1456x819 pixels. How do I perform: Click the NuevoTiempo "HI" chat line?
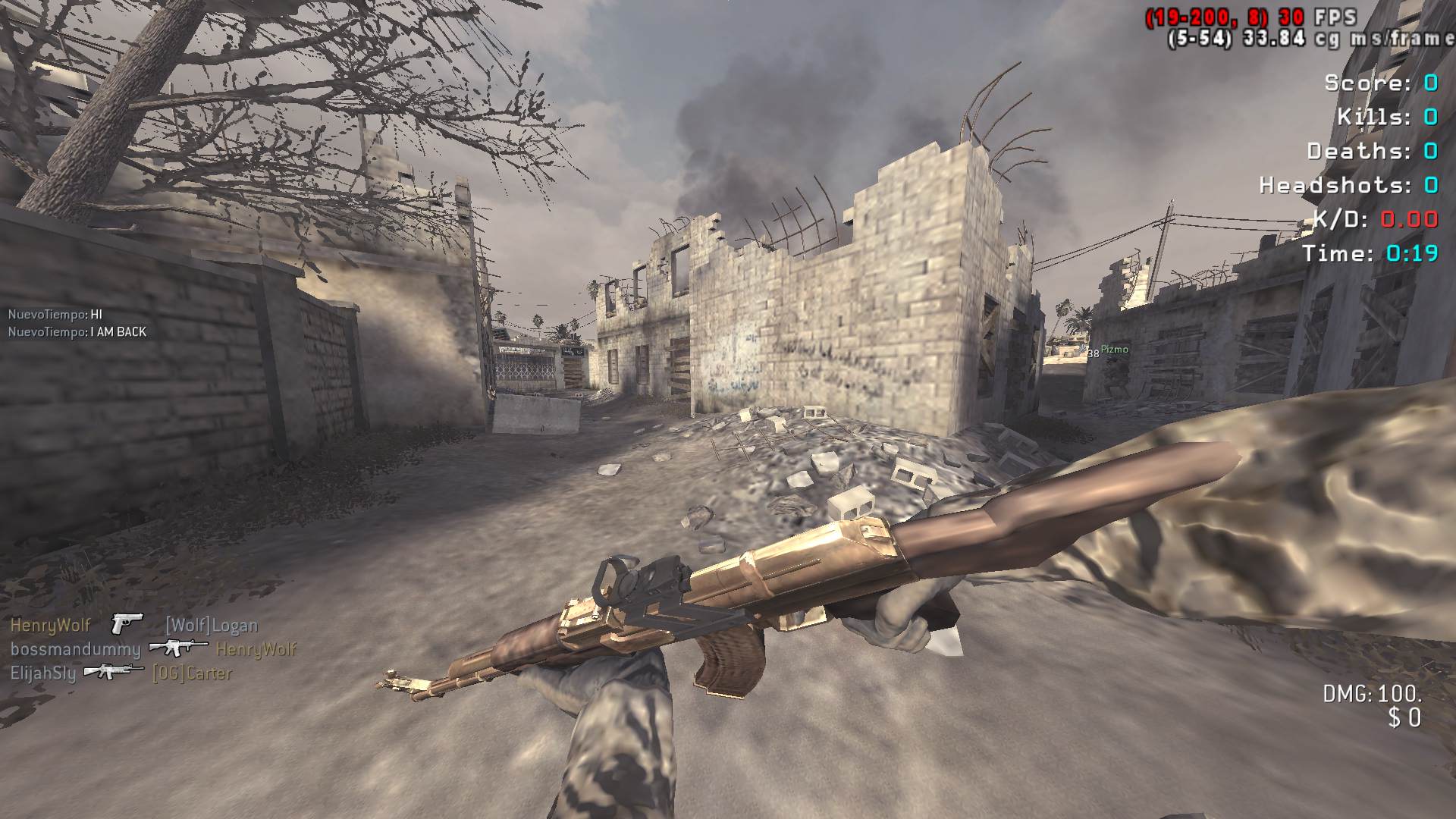(55, 314)
